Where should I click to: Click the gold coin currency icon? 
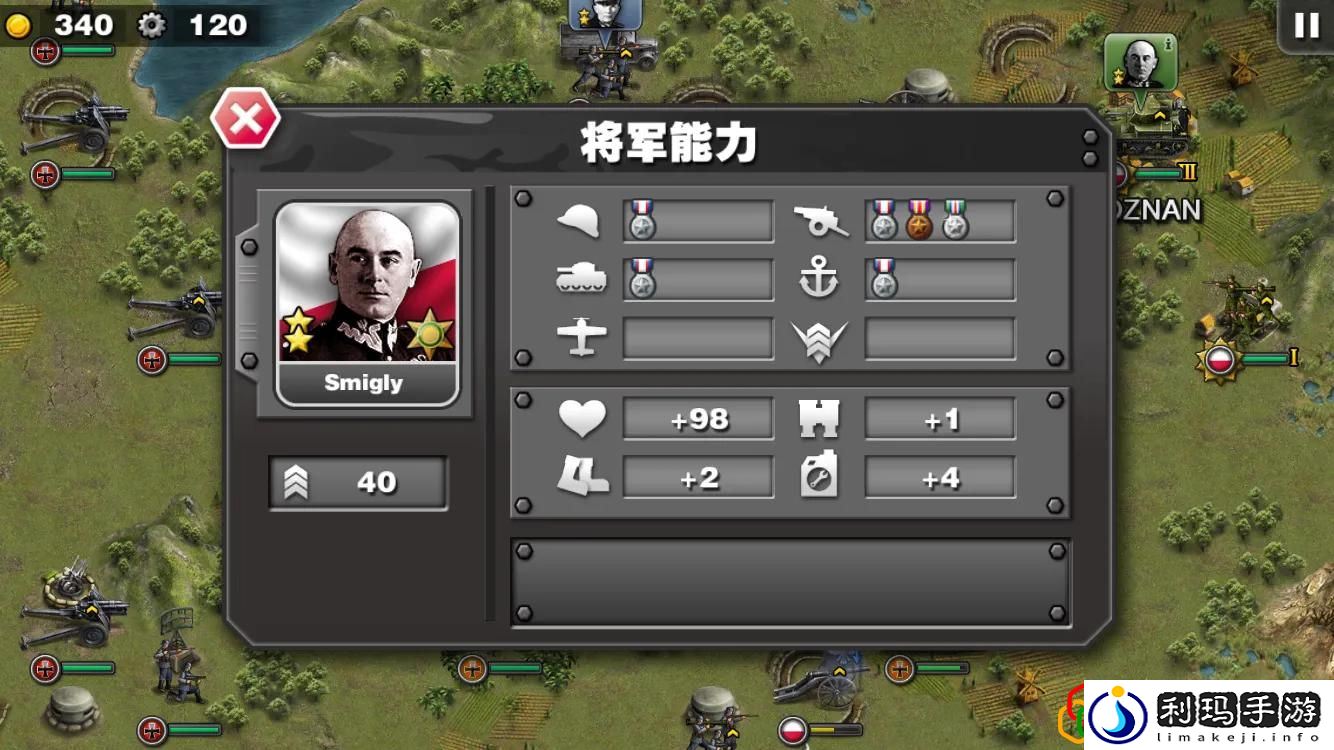coord(20,25)
